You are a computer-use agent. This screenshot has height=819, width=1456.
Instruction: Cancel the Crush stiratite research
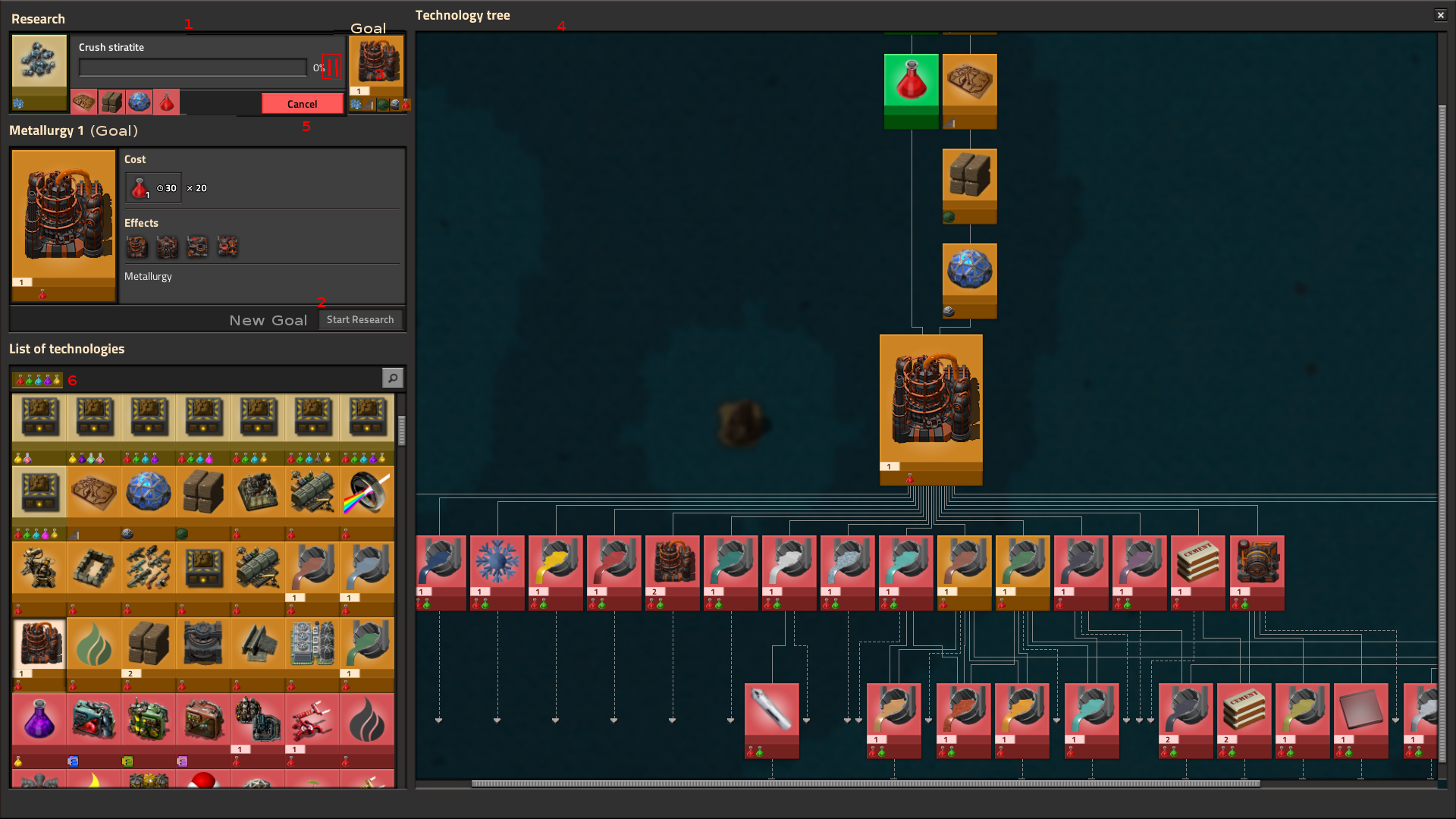coord(302,104)
